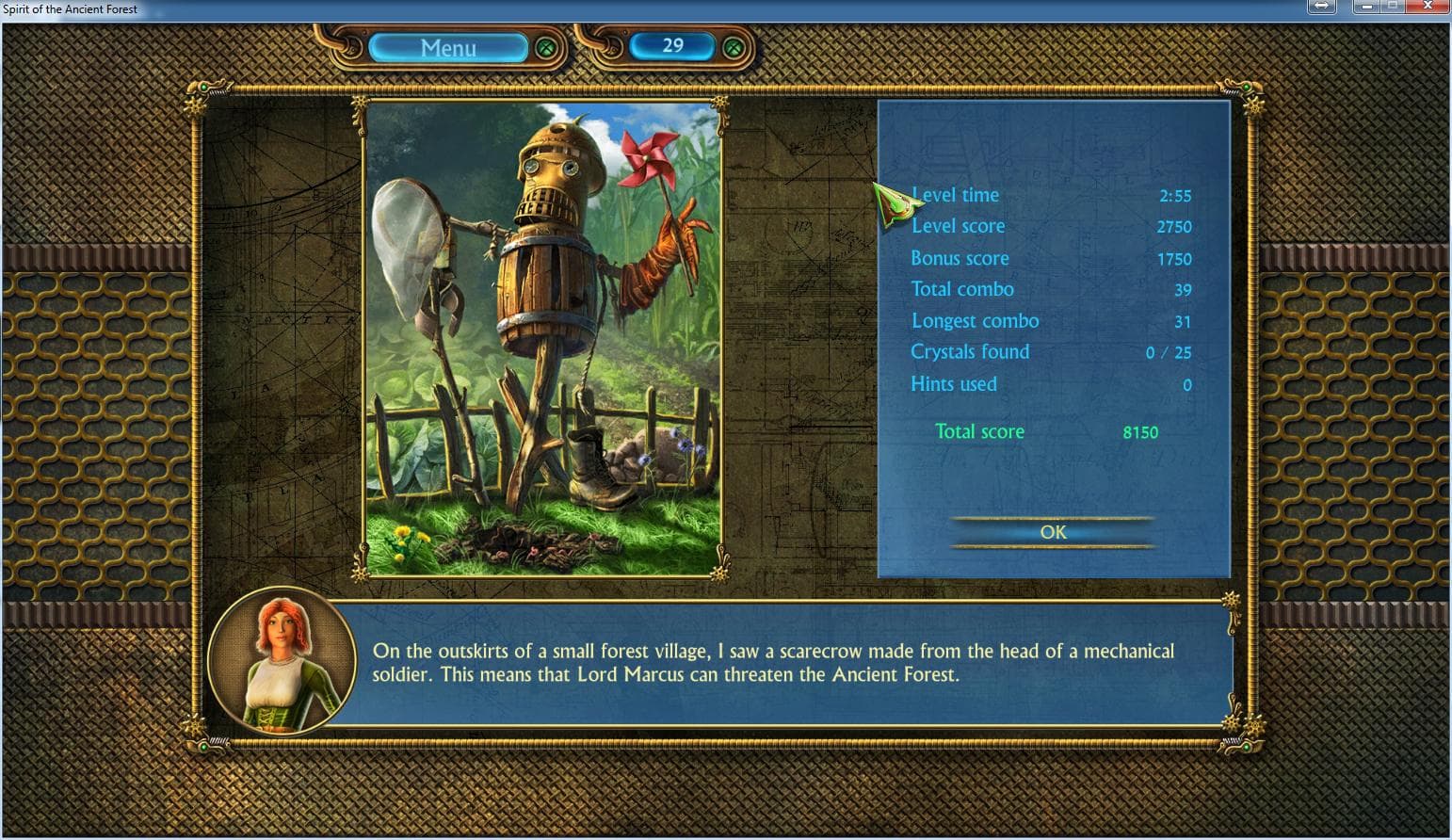Select the Spirit of the Ancient Forest title bar
The width and height of the screenshot is (1452, 840).
pyautogui.click(x=70, y=8)
